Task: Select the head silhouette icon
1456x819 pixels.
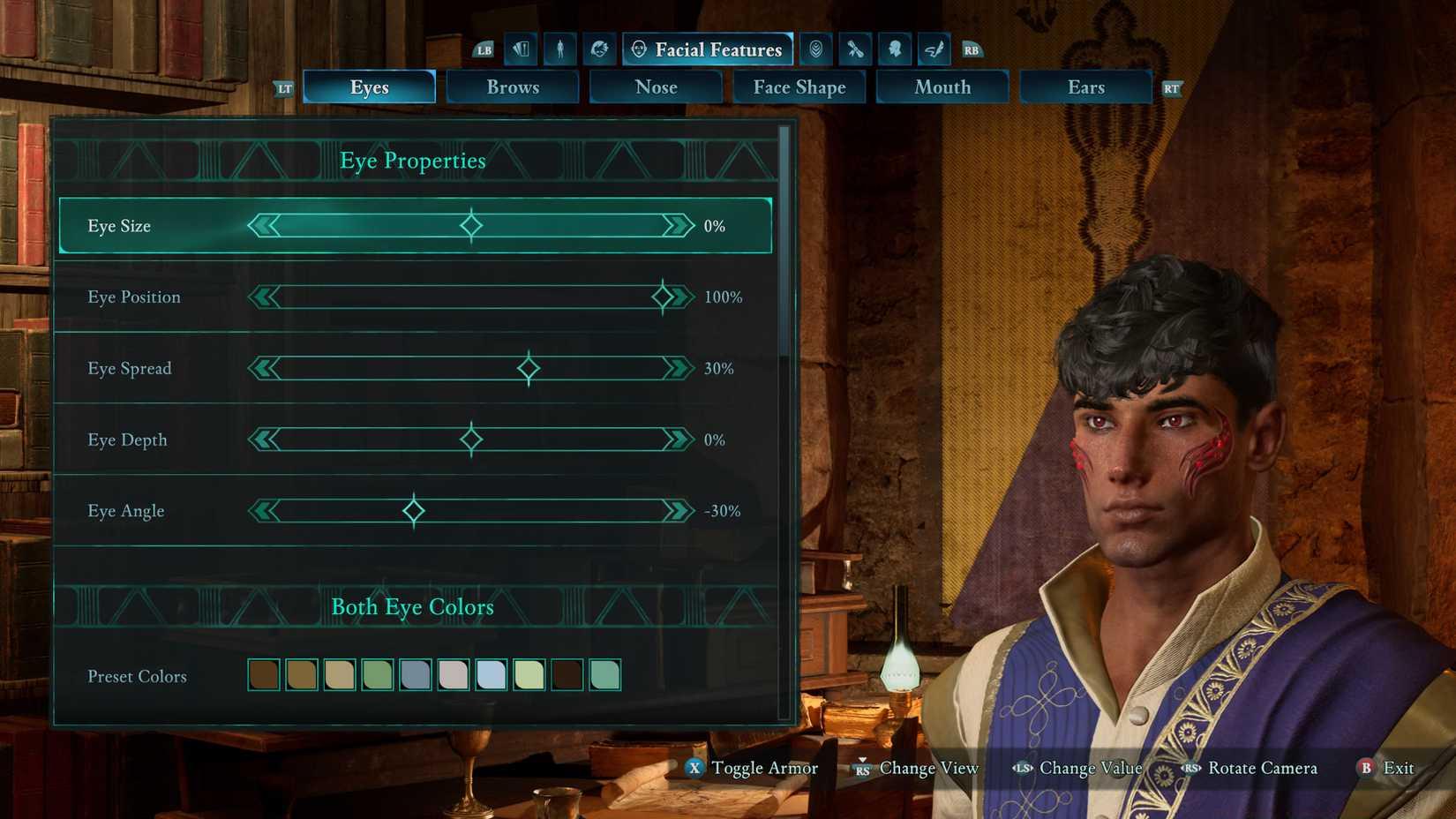Action: [x=894, y=49]
